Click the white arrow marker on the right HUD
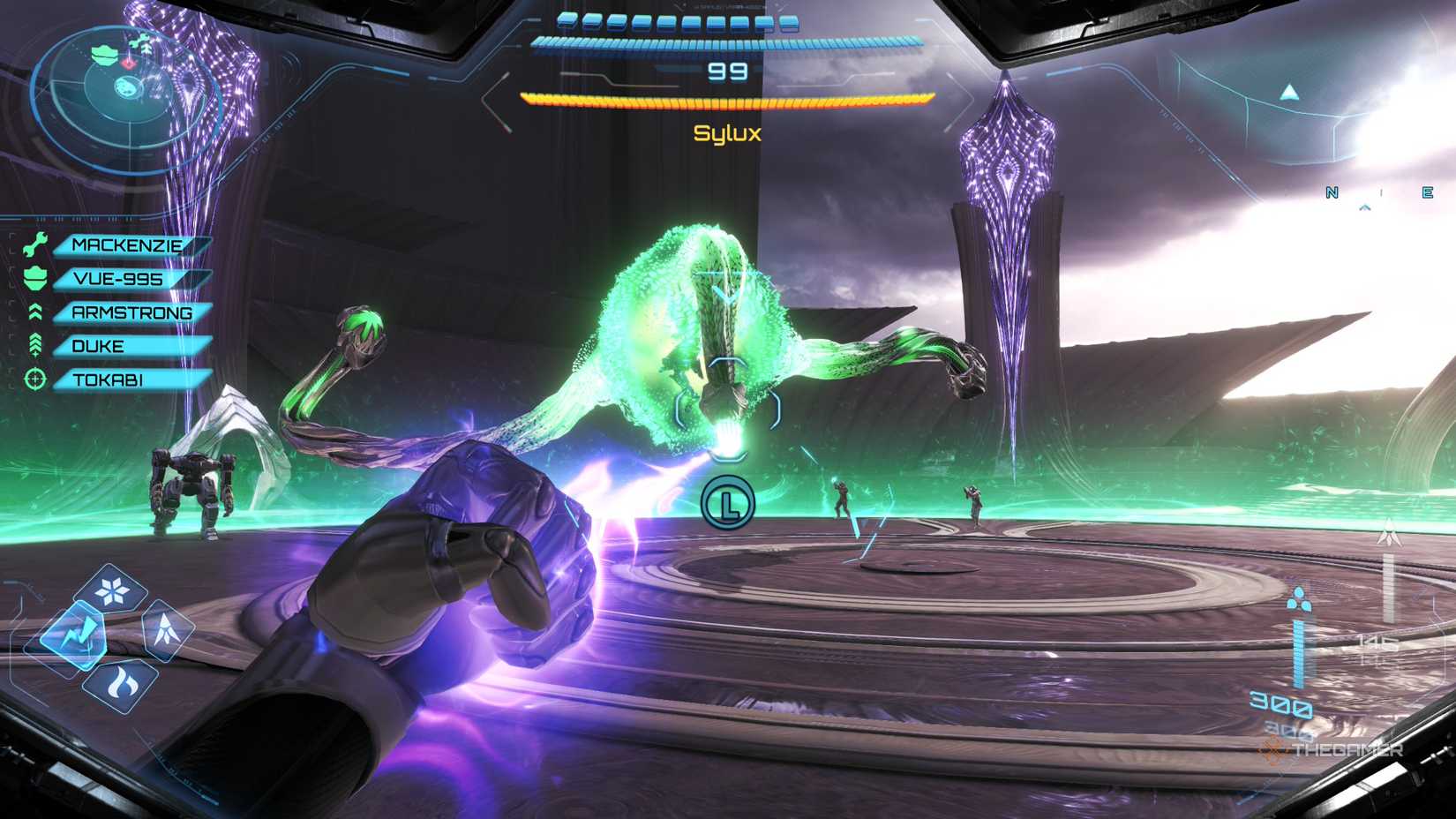The image size is (1456, 819). point(1389,533)
